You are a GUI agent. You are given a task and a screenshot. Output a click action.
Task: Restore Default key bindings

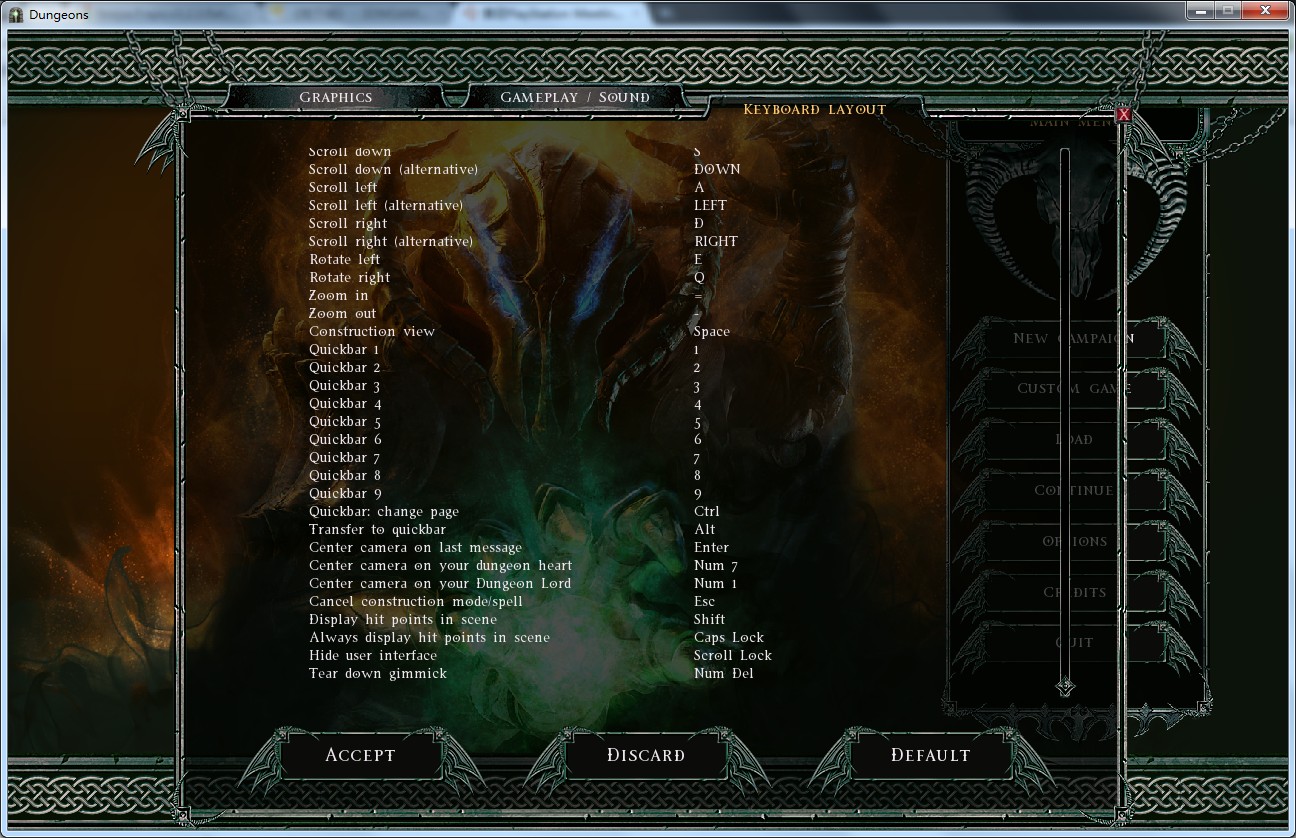(x=930, y=755)
